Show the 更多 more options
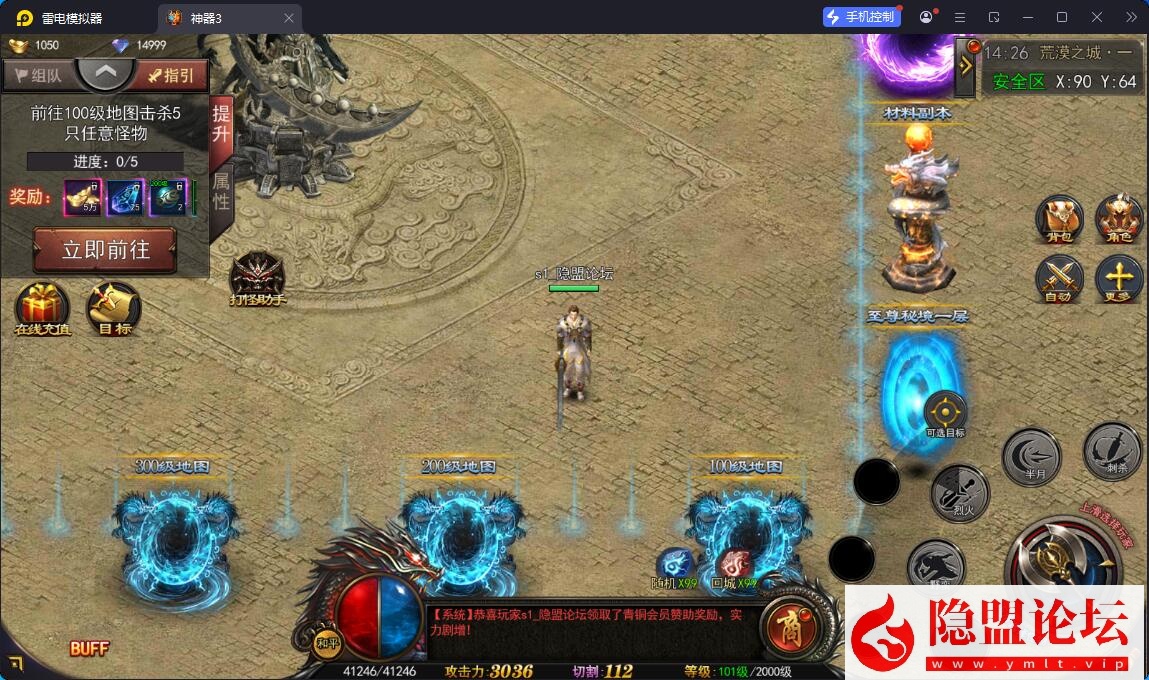Screen dimensions: 1149x680 pos(1119,279)
